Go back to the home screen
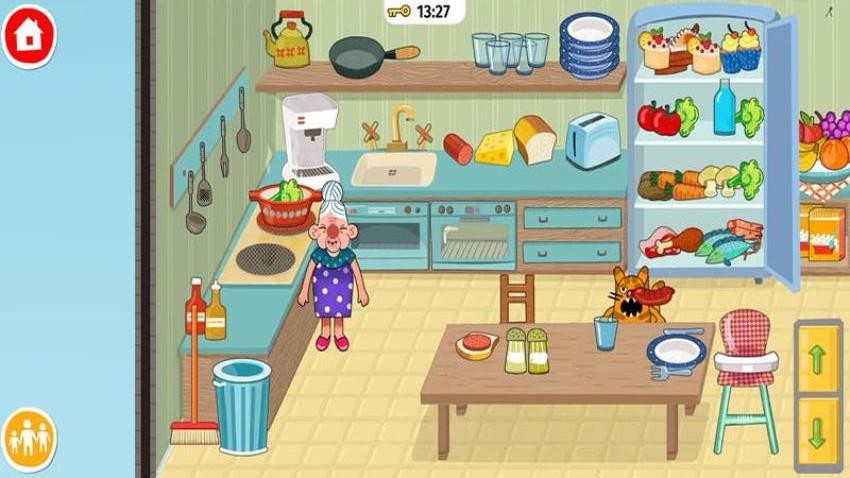The image size is (850, 478). [x=30, y=35]
